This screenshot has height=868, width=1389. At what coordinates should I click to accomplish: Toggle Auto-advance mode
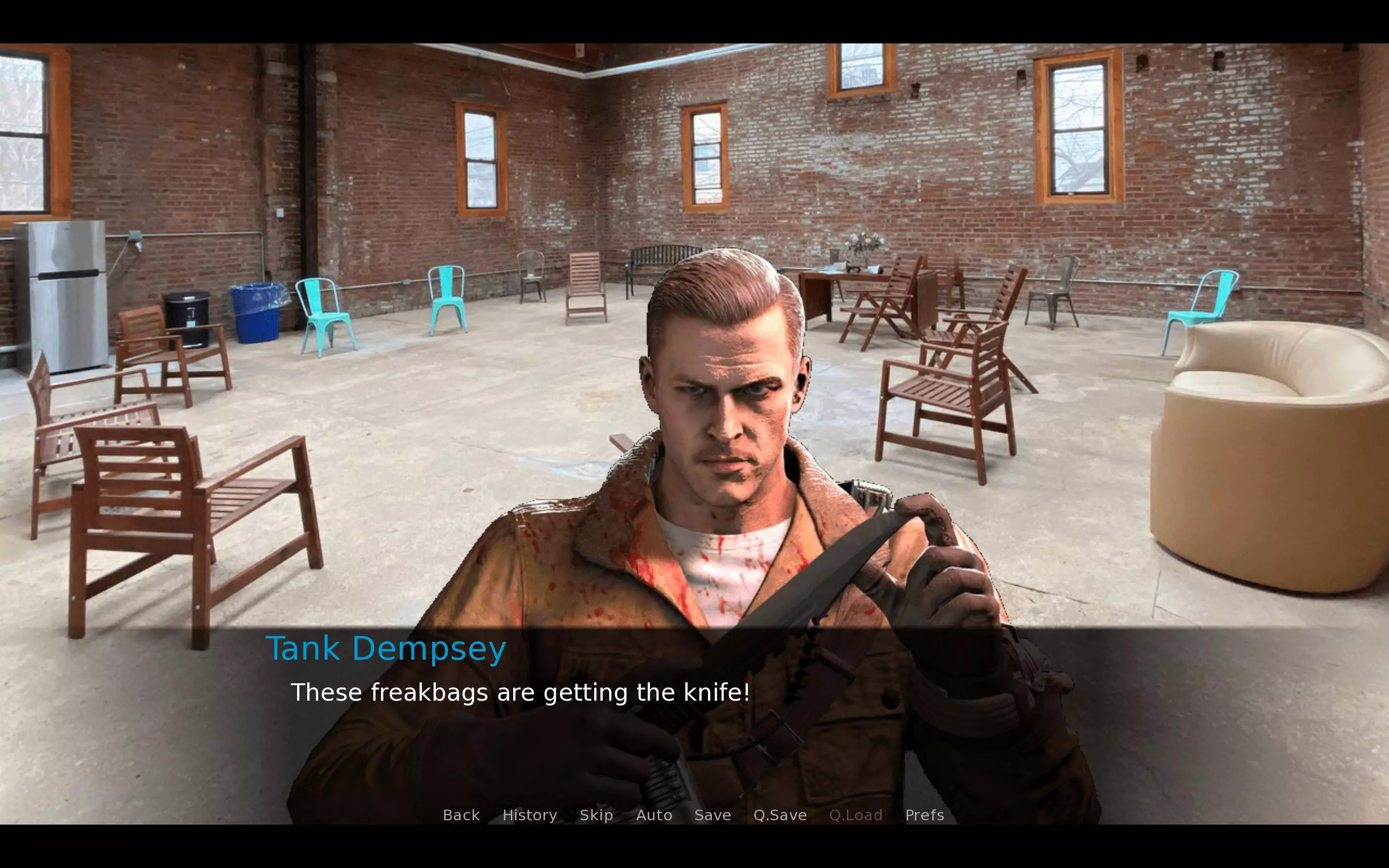tap(654, 815)
